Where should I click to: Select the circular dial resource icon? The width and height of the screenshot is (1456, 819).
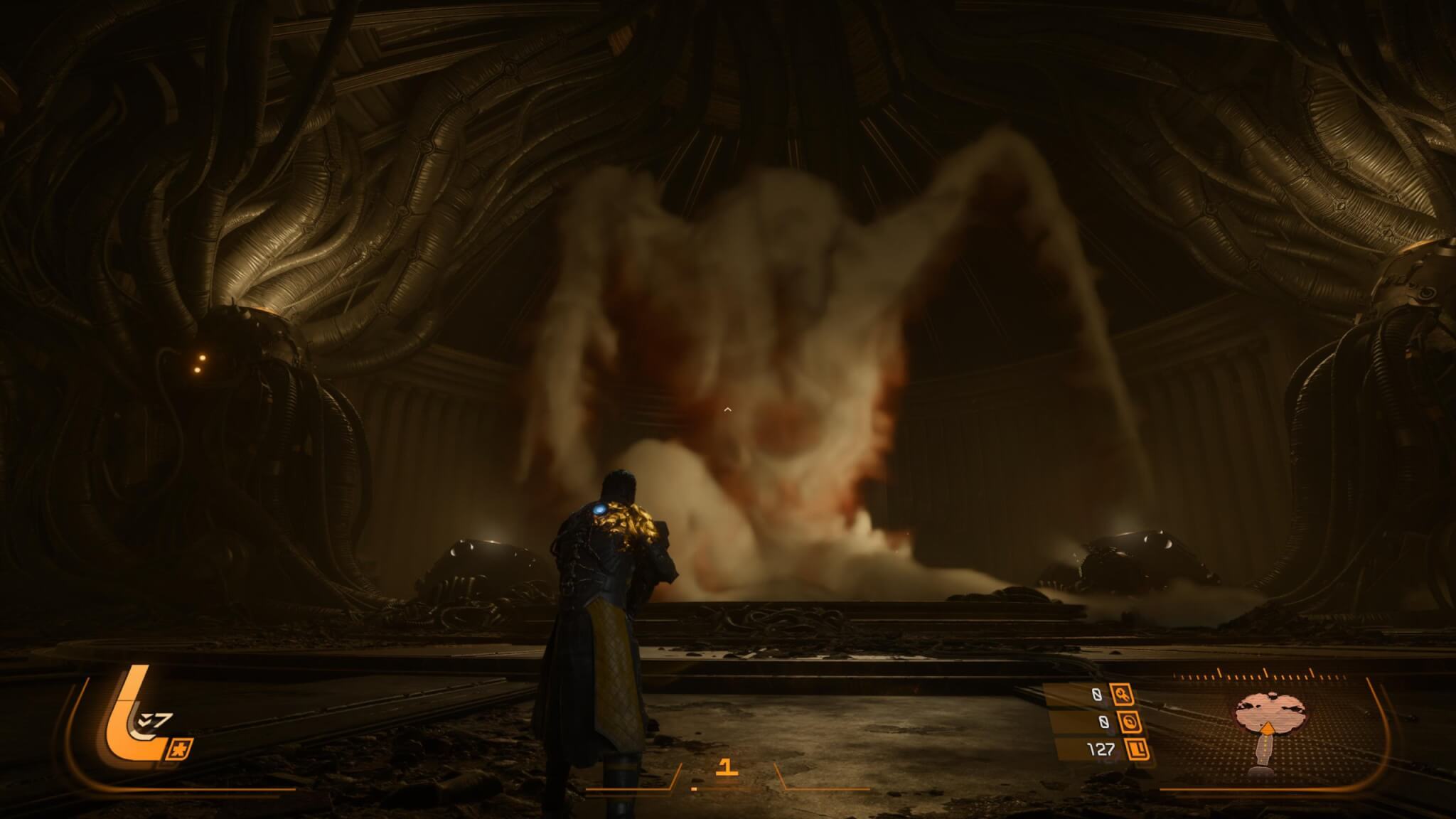1130,722
